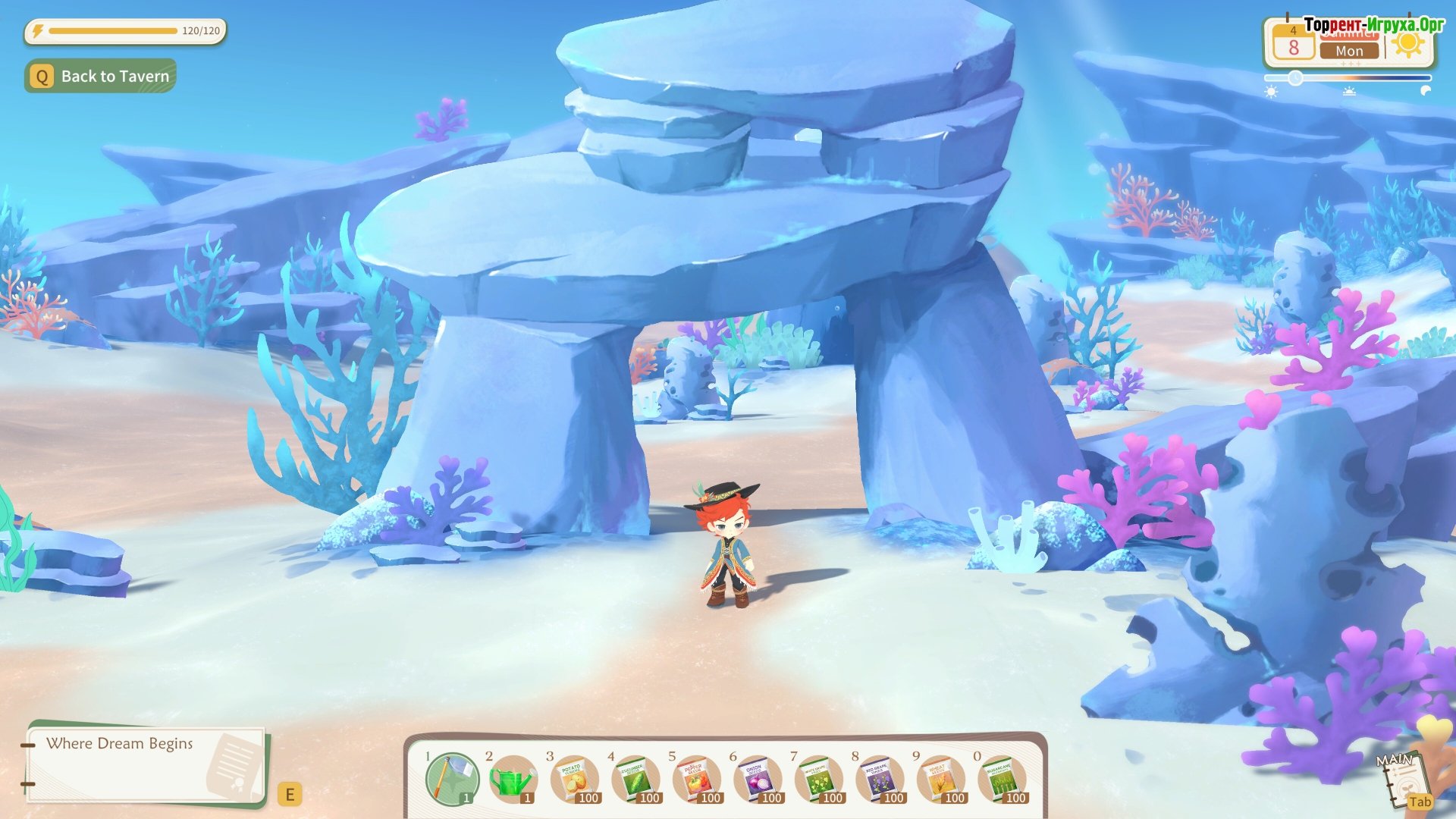Choose the cucumber seeds slot

click(635, 779)
